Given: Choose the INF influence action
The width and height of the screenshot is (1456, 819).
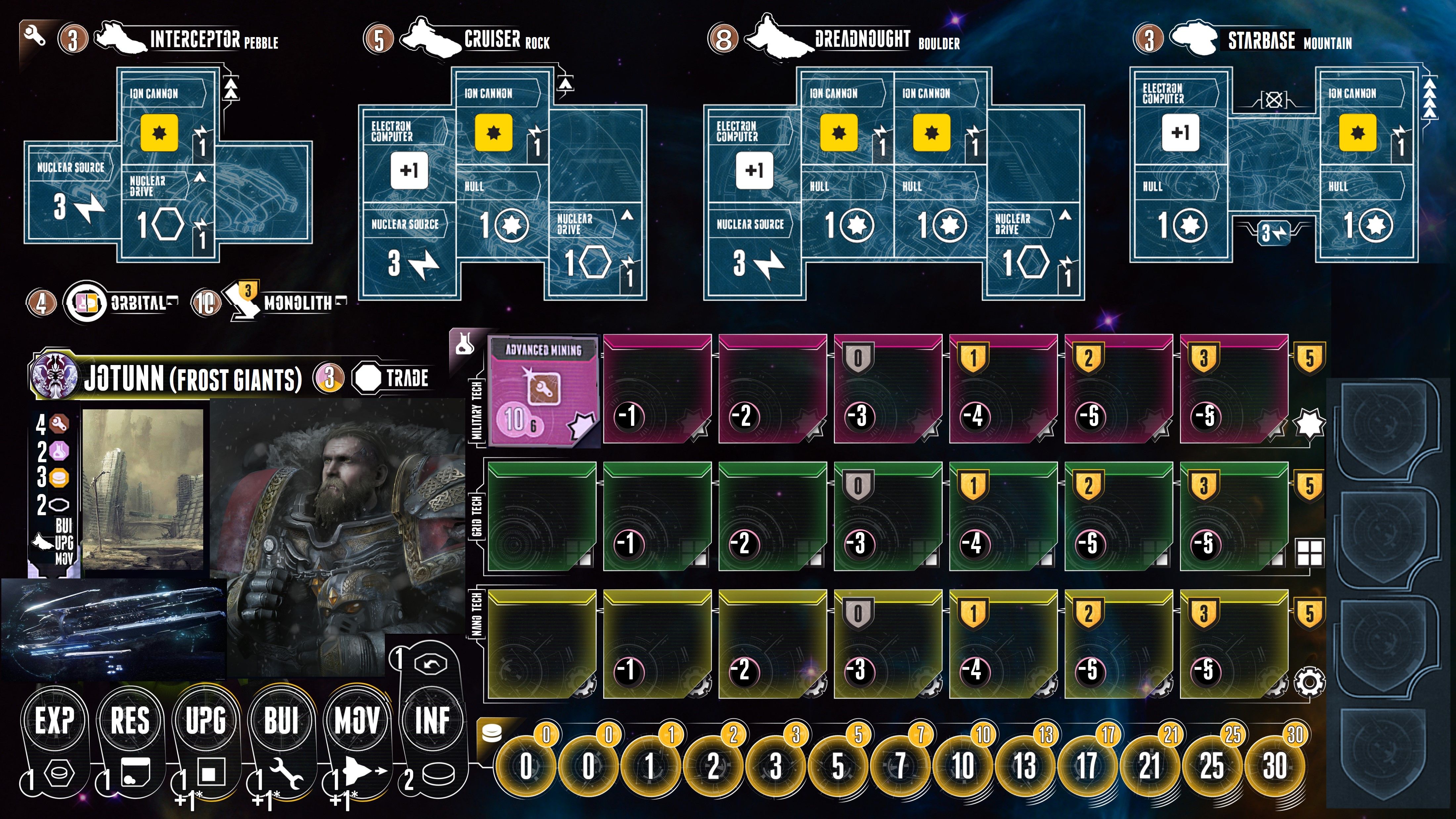Looking at the screenshot, I should click(432, 721).
